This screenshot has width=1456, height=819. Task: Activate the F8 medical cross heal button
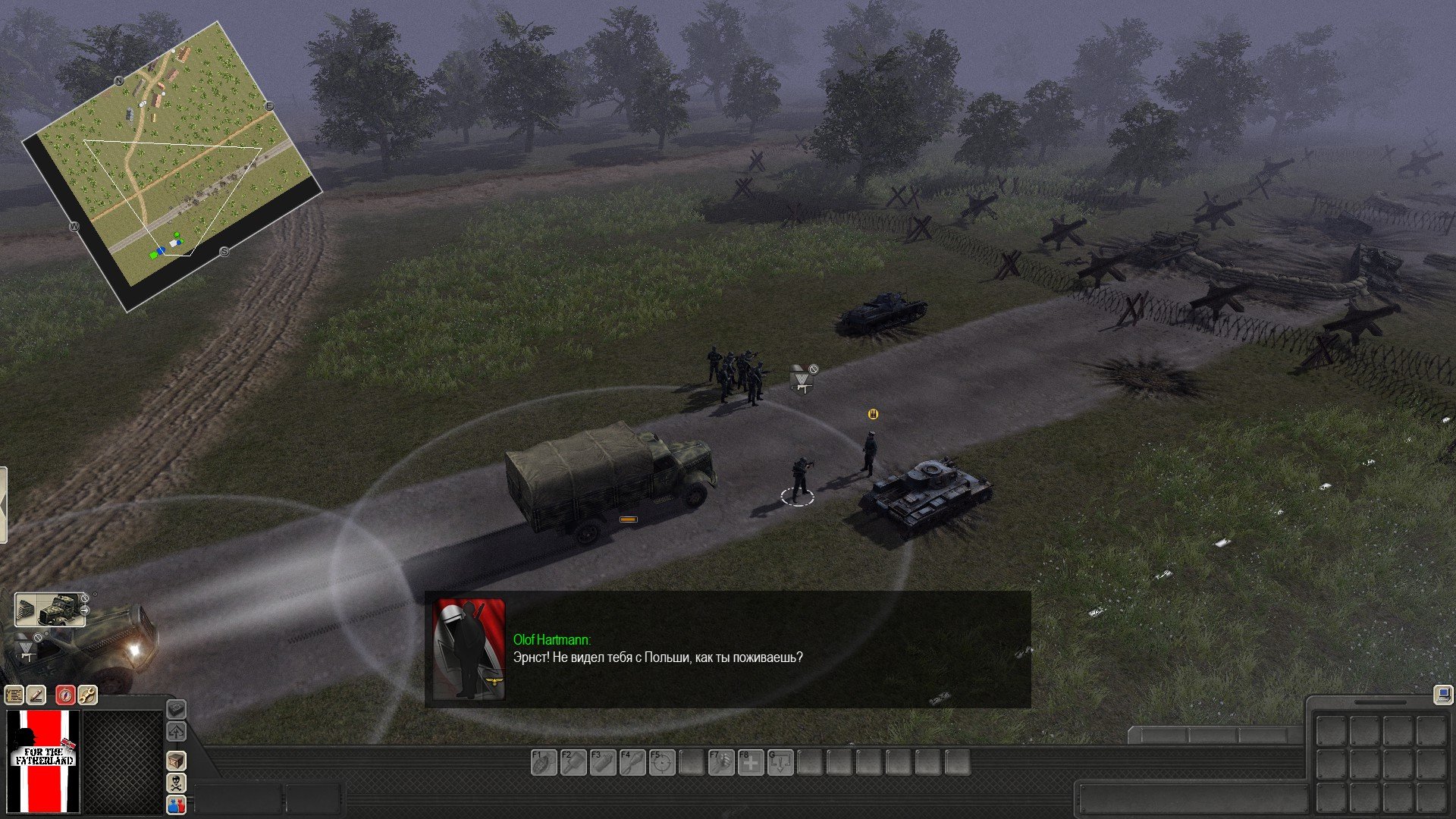click(751, 762)
